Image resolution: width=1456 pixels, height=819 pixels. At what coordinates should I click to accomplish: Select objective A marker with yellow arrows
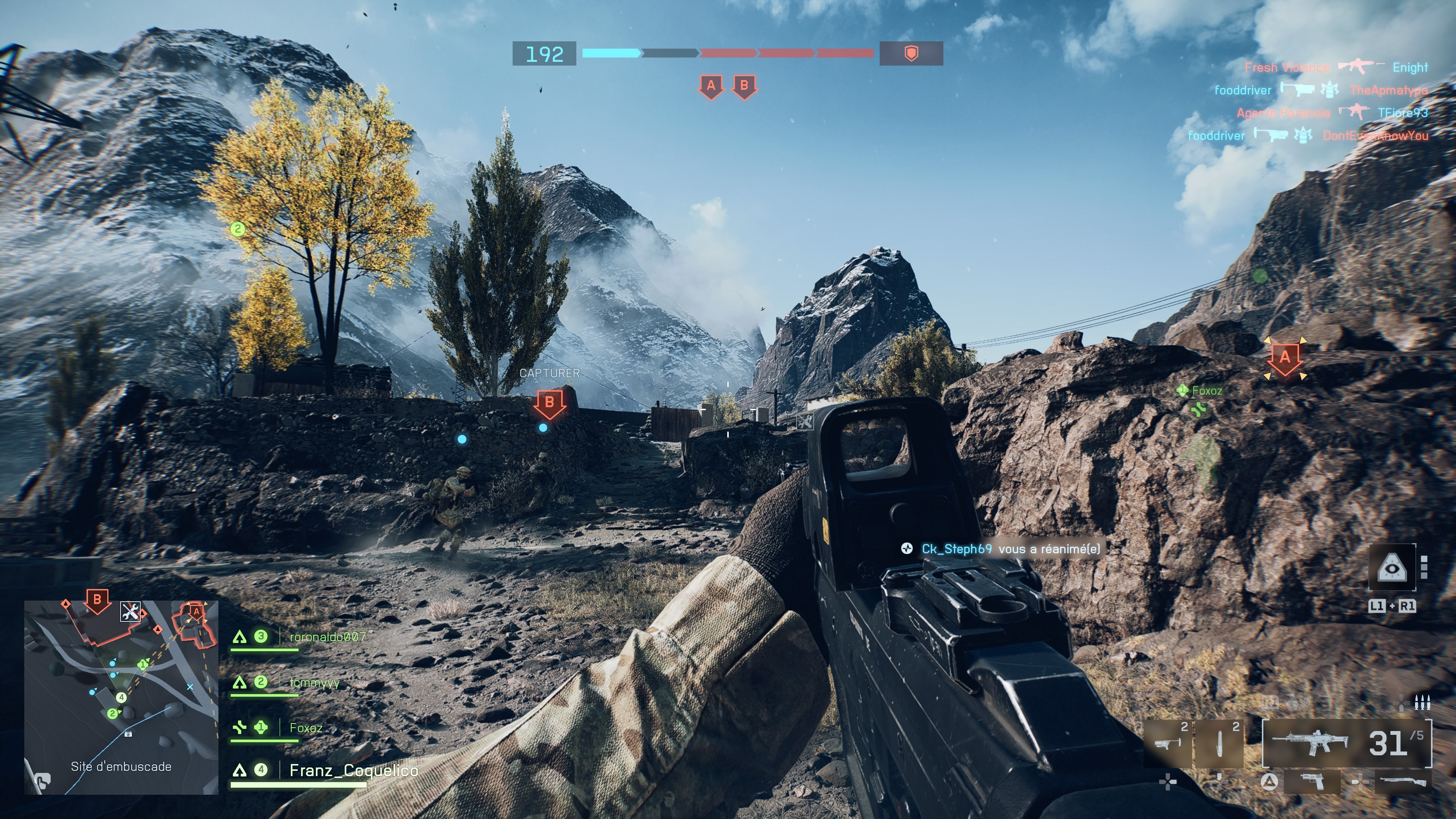[1285, 358]
